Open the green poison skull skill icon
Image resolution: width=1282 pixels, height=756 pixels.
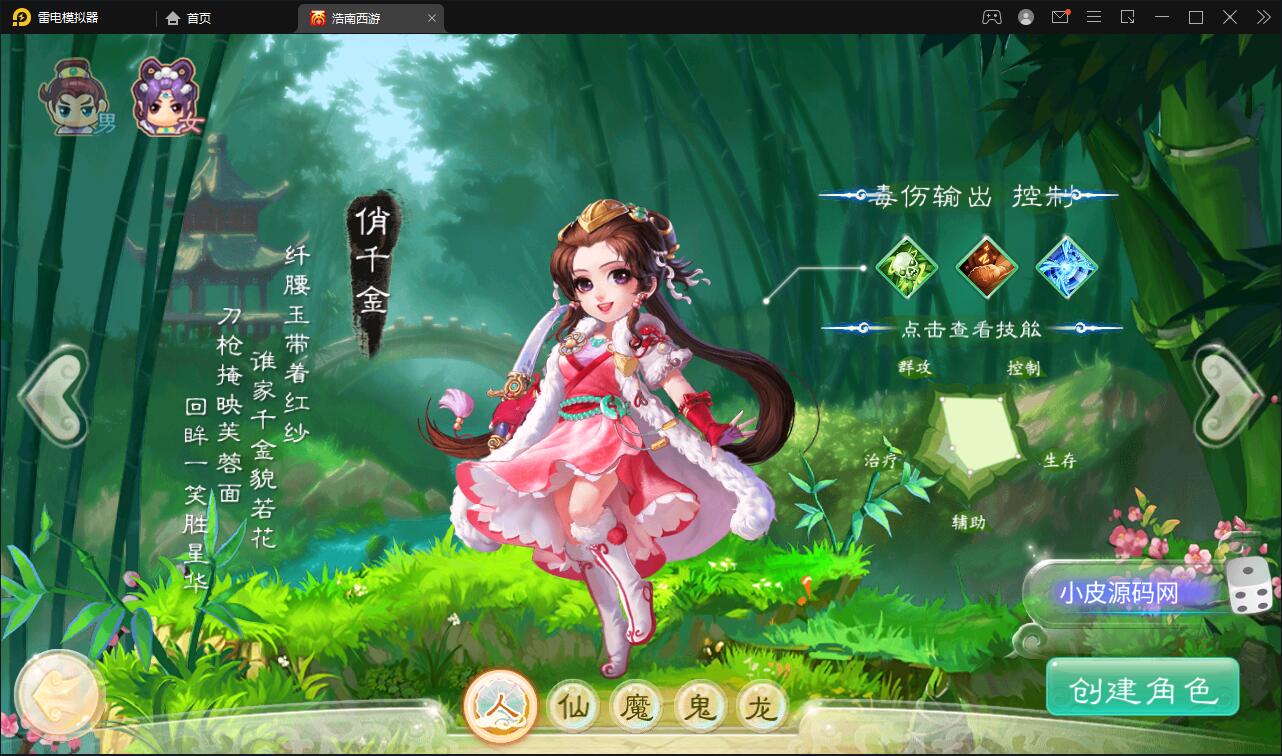(x=906, y=266)
